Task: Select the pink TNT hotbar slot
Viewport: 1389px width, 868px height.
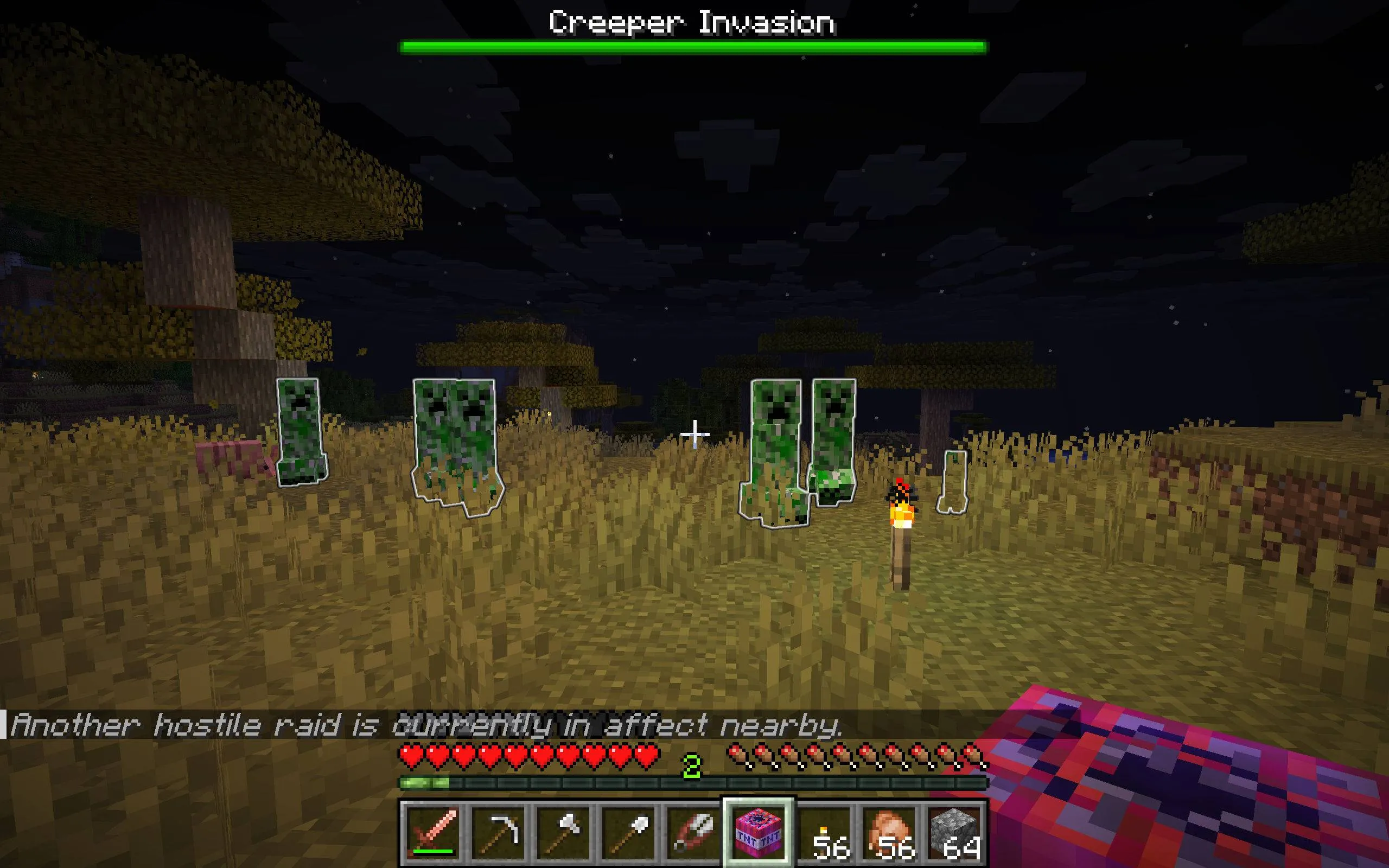Action: (x=757, y=832)
